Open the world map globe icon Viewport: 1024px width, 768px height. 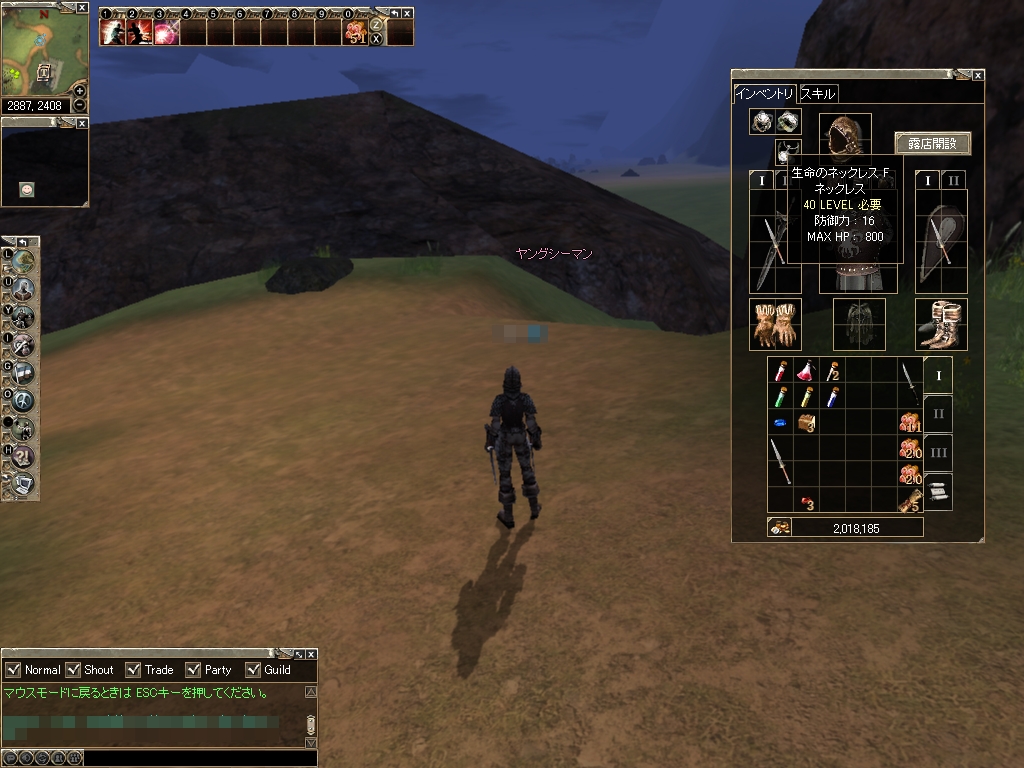pos(21,261)
